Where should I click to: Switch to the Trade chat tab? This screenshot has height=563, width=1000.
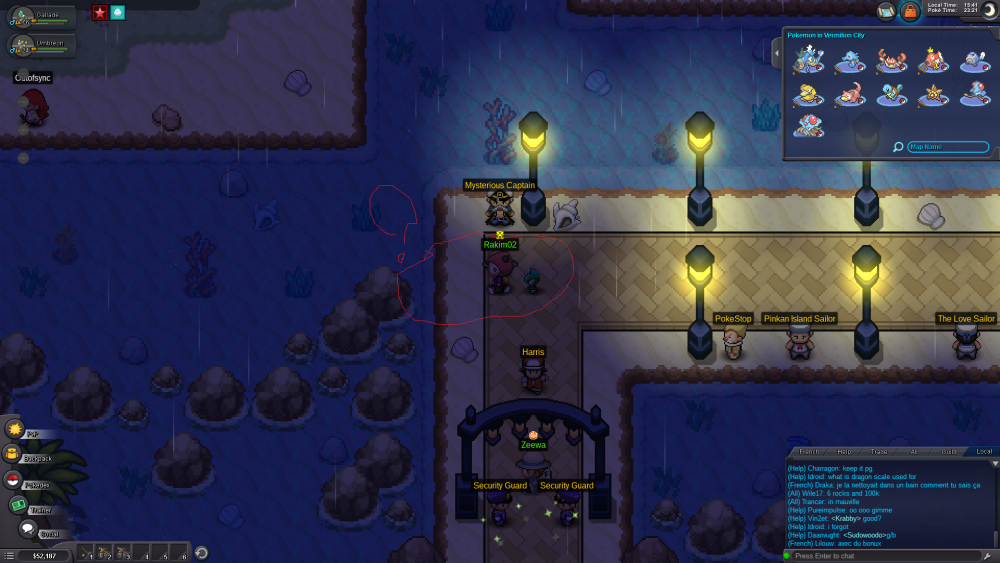click(879, 452)
